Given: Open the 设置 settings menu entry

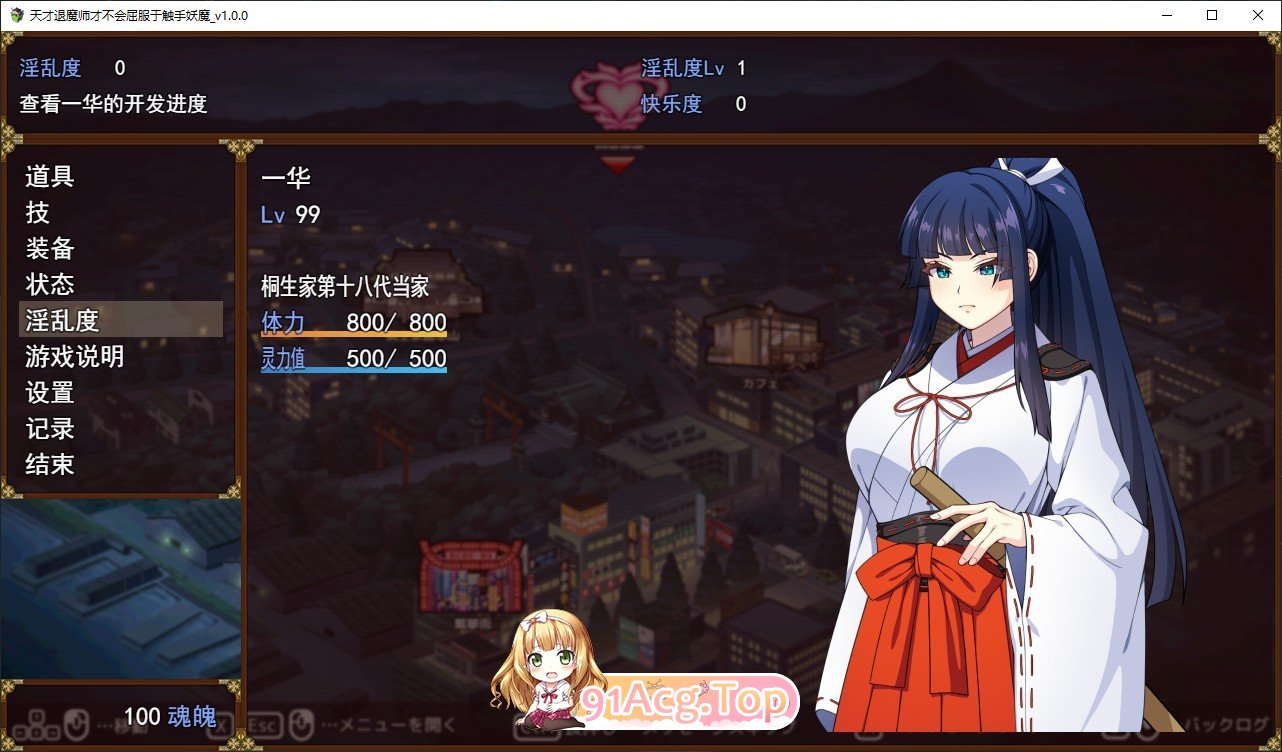Looking at the screenshot, I should (x=48, y=393).
